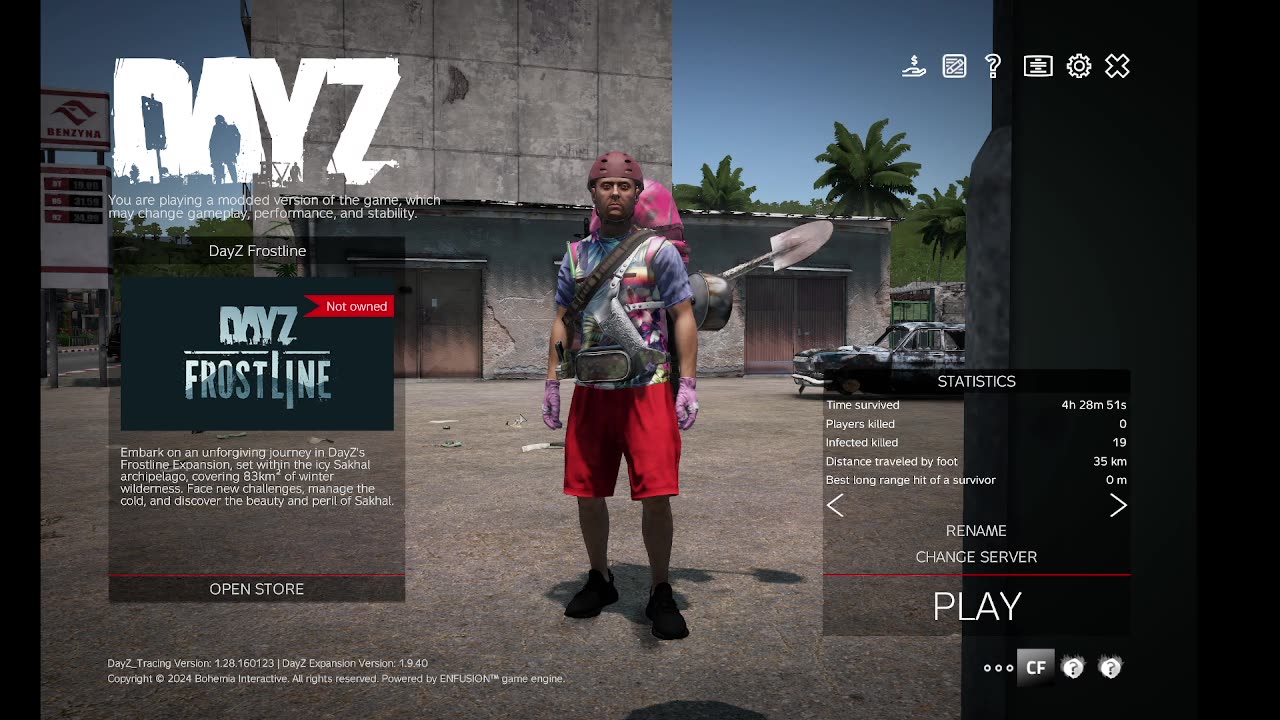Image resolution: width=1280 pixels, height=720 pixels.
Task: Select RENAME to rename the character
Action: pos(976,531)
